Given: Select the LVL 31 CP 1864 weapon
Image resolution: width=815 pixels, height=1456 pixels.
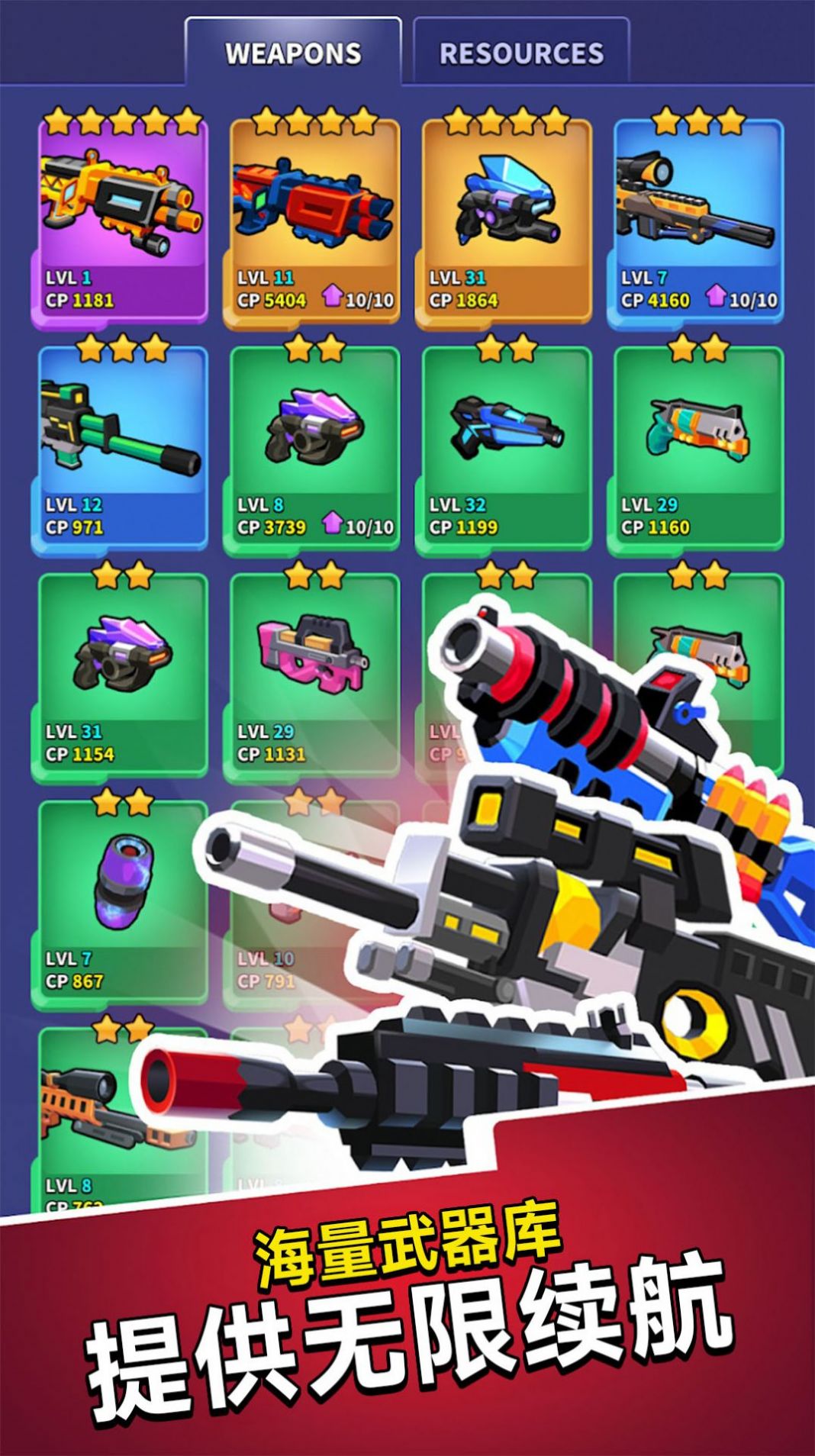Looking at the screenshot, I should tap(505, 217).
